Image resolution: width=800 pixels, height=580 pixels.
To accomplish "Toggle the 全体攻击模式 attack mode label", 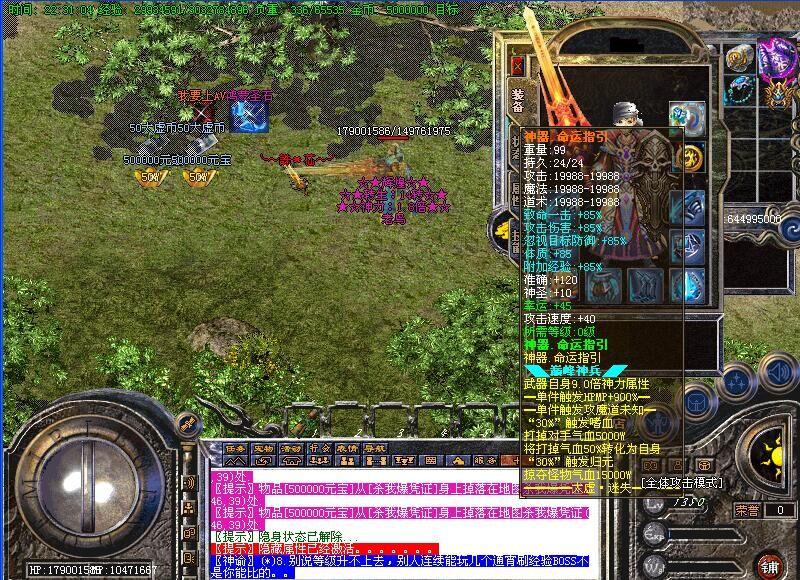I will point(683,483).
